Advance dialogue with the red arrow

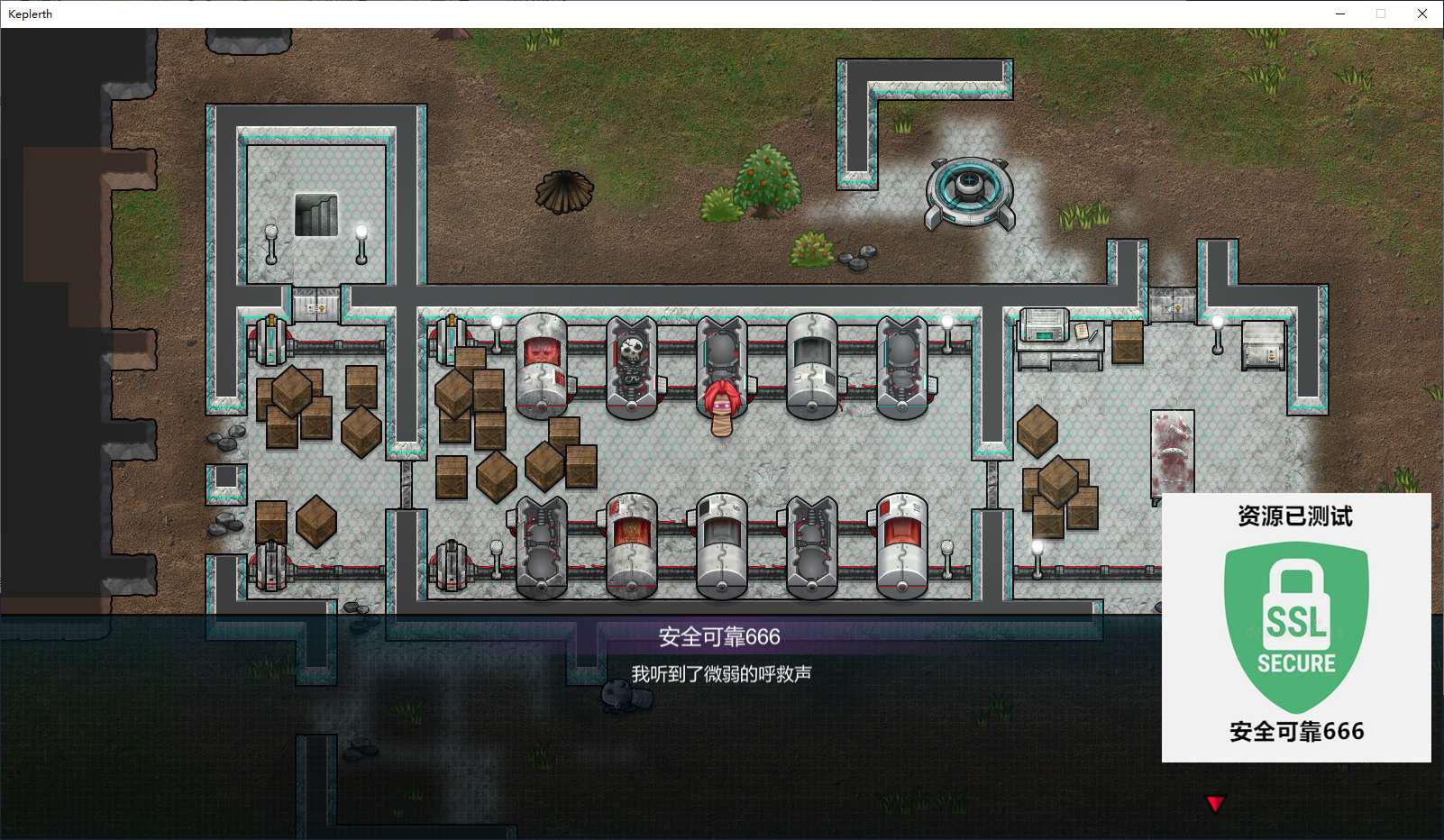1215,803
